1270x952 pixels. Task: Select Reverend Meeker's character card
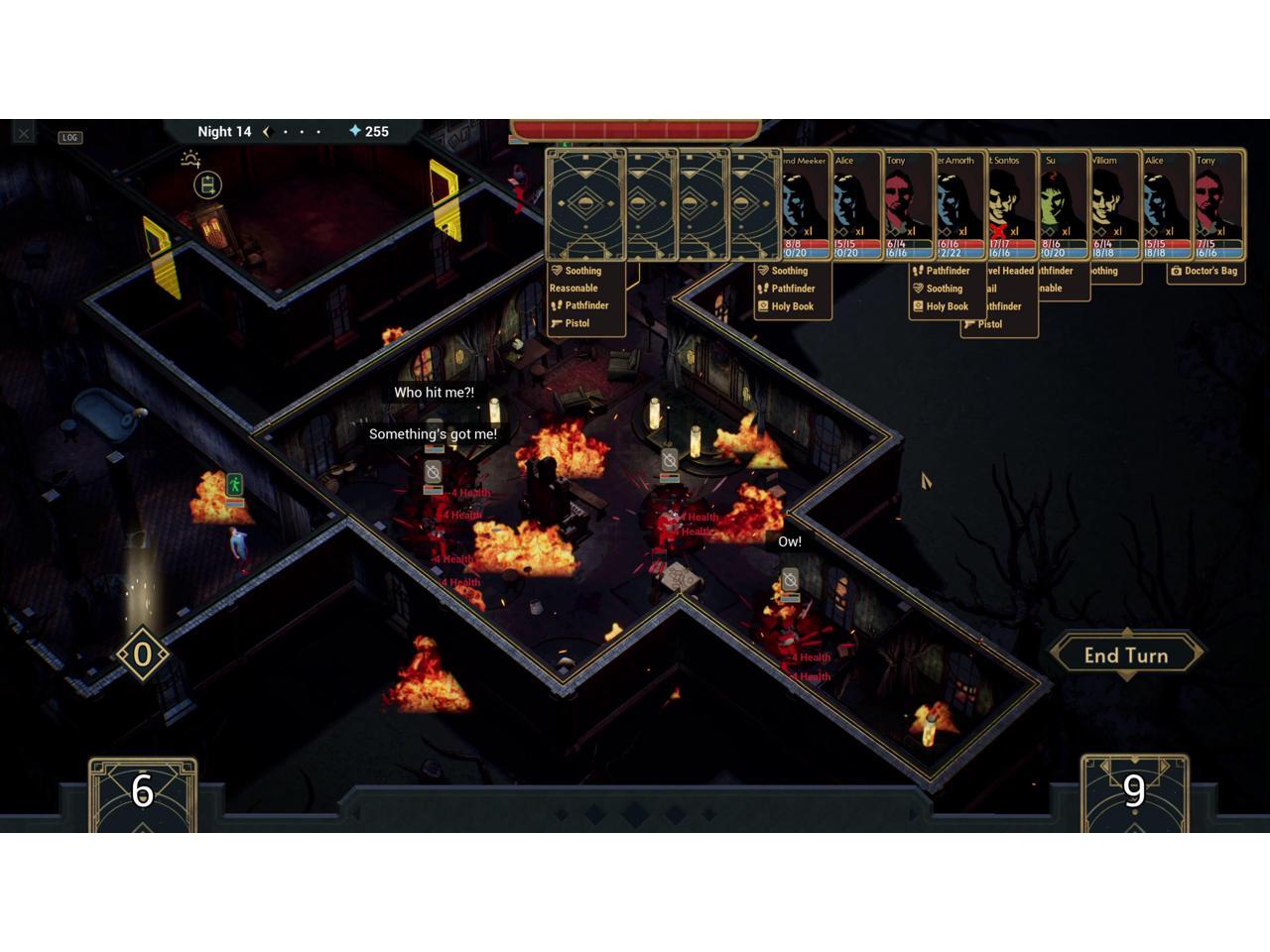pyautogui.click(x=804, y=205)
